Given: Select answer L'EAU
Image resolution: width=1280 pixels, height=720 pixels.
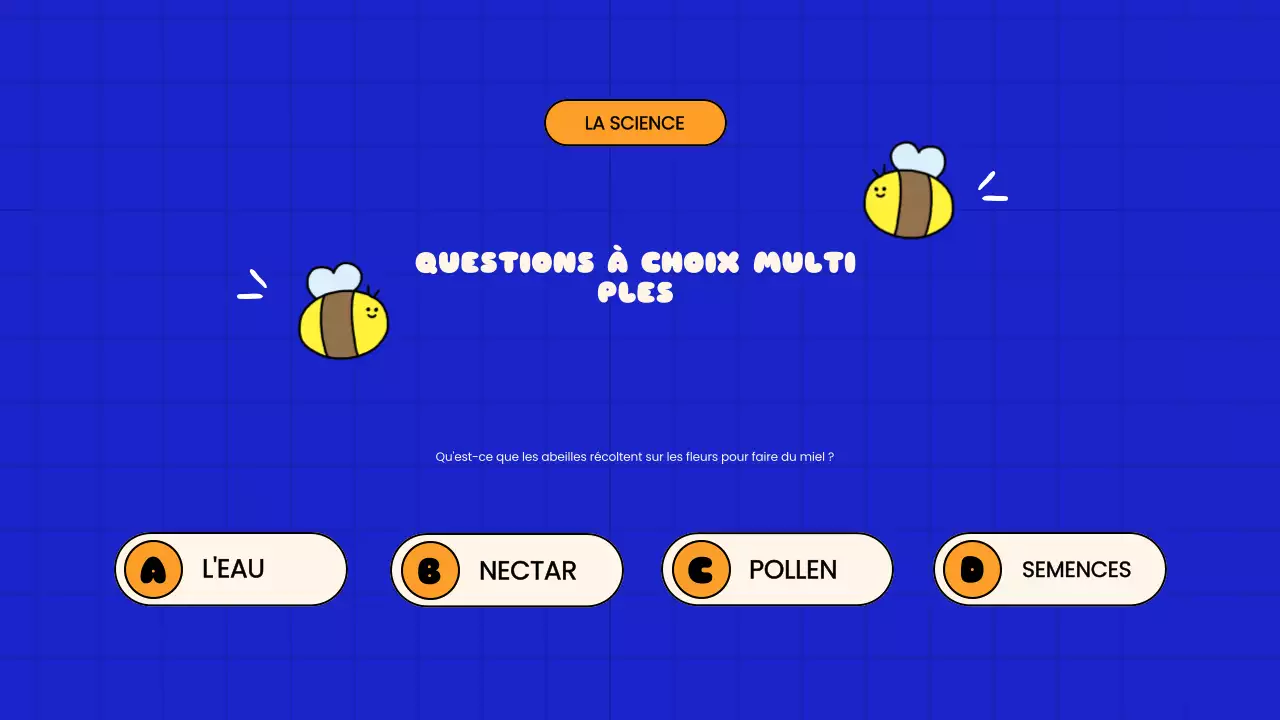Looking at the screenshot, I should (x=231, y=569).
